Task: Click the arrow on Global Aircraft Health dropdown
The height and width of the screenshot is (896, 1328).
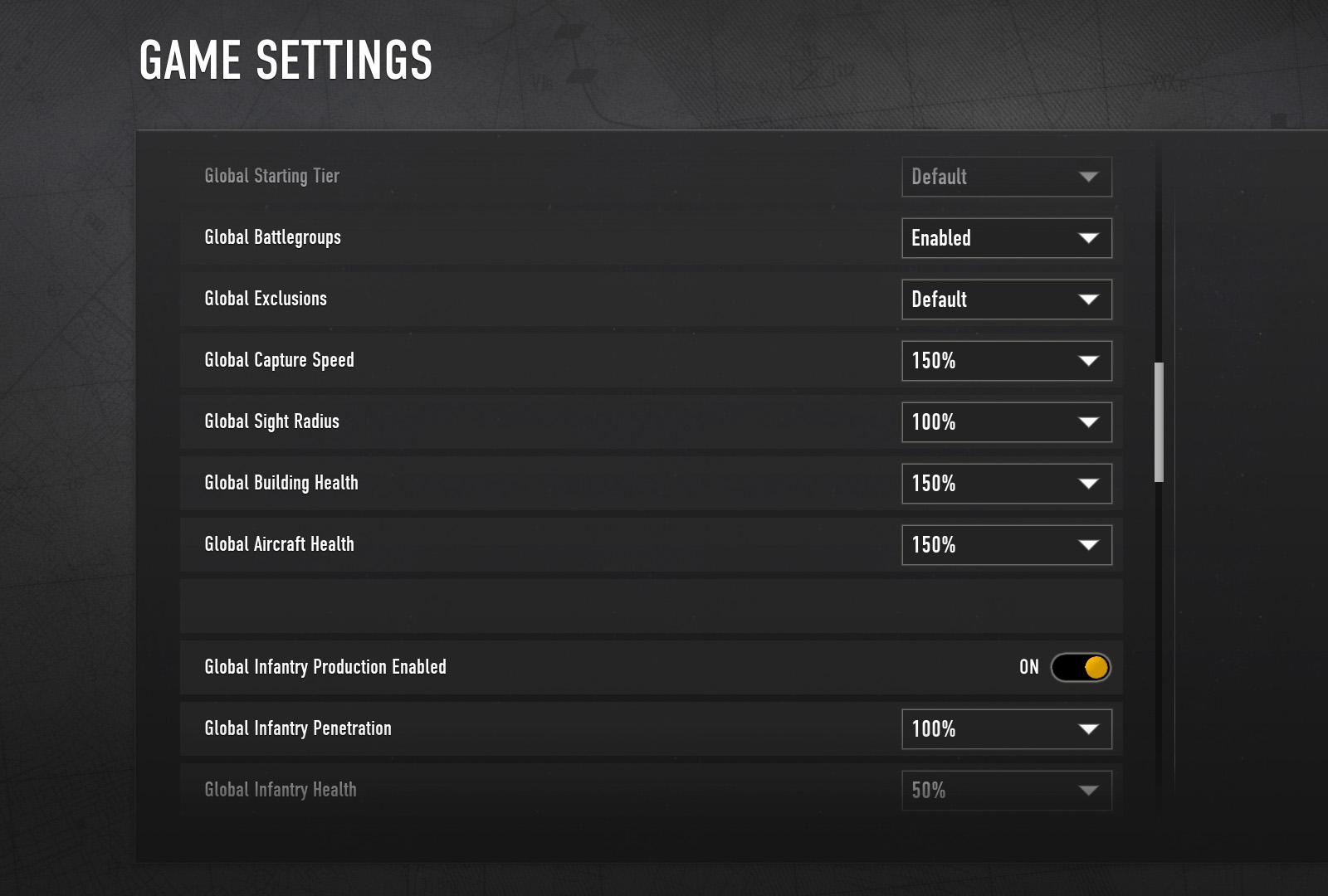Action: tap(1090, 545)
